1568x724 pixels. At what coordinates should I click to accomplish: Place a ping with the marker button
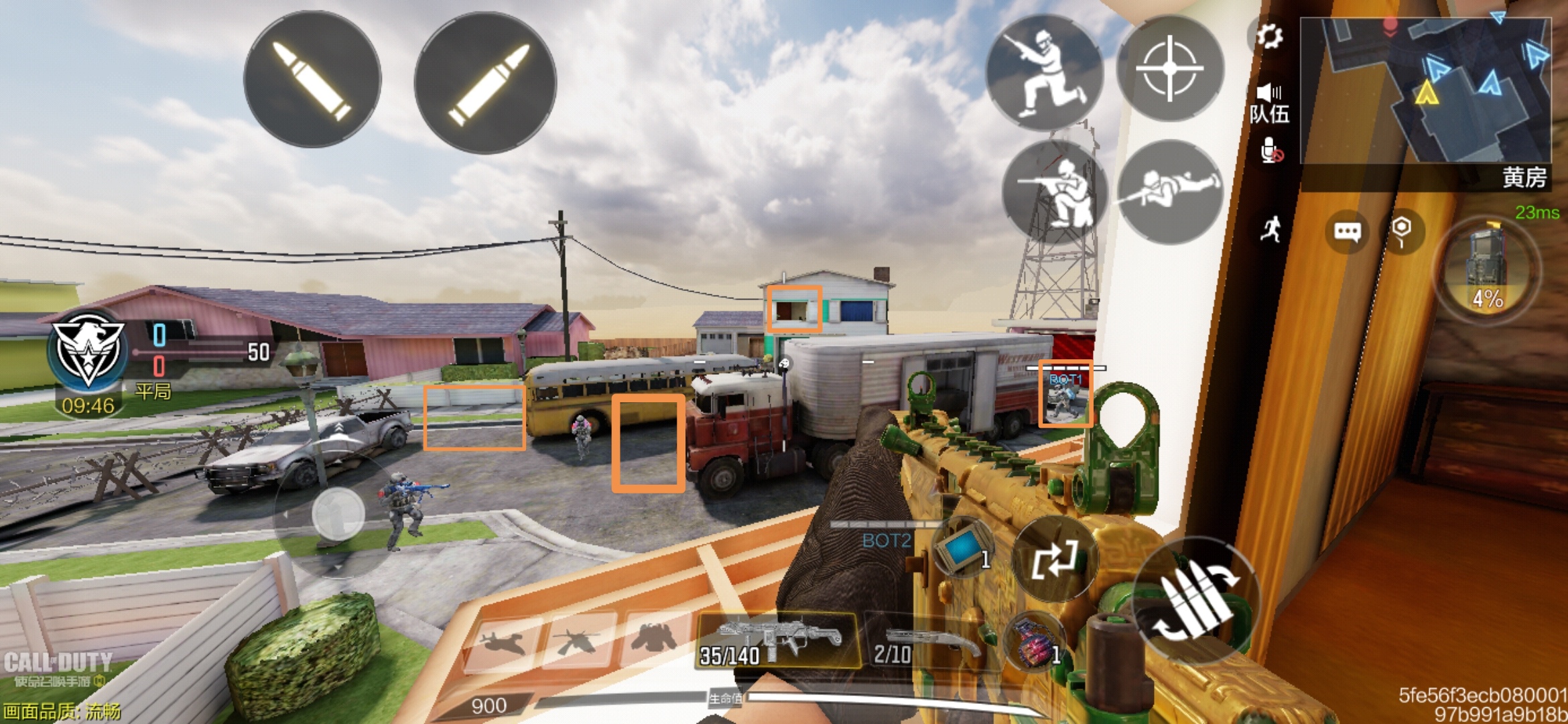point(1401,231)
